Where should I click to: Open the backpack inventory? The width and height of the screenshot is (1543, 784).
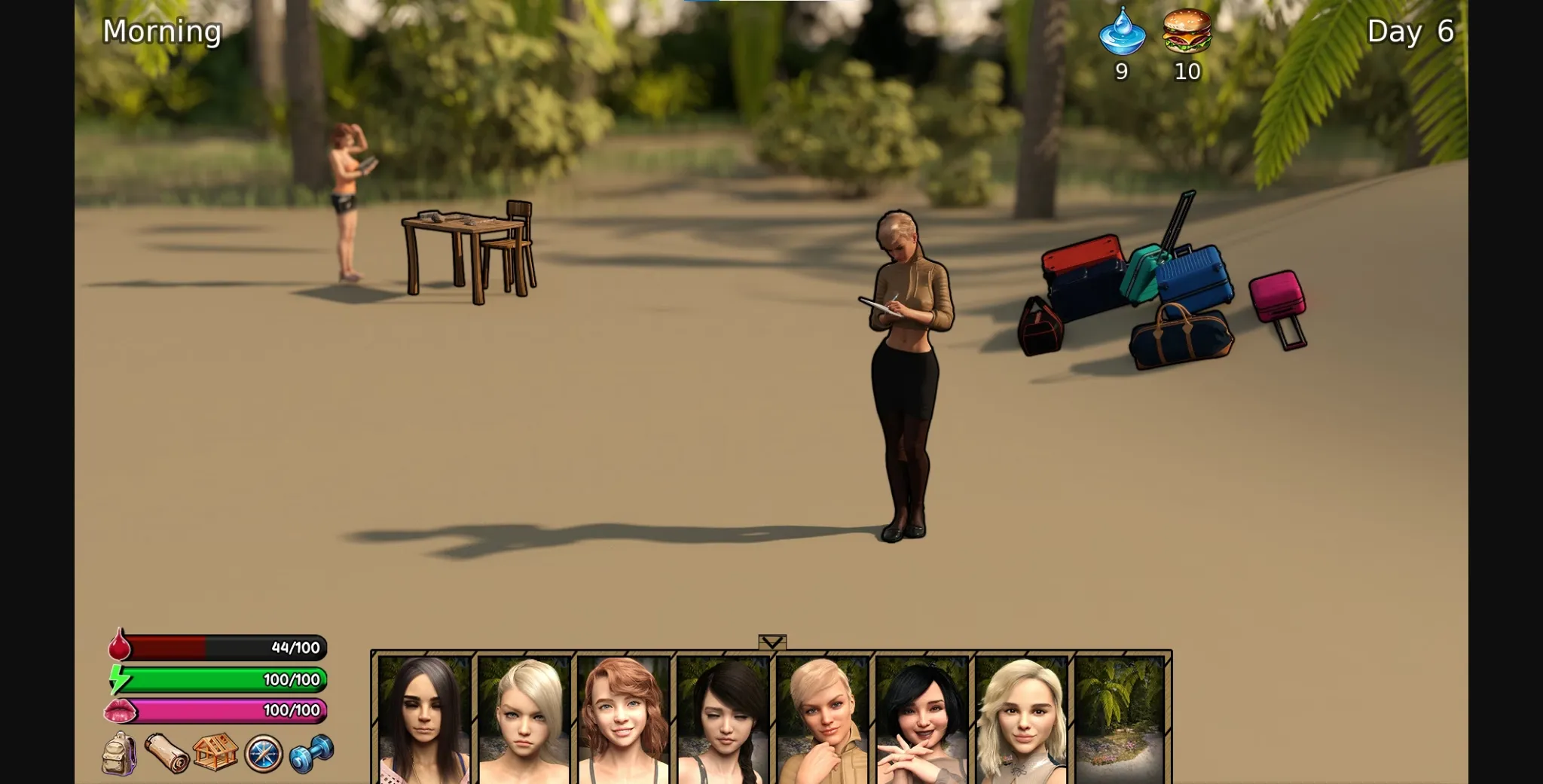coord(120,753)
